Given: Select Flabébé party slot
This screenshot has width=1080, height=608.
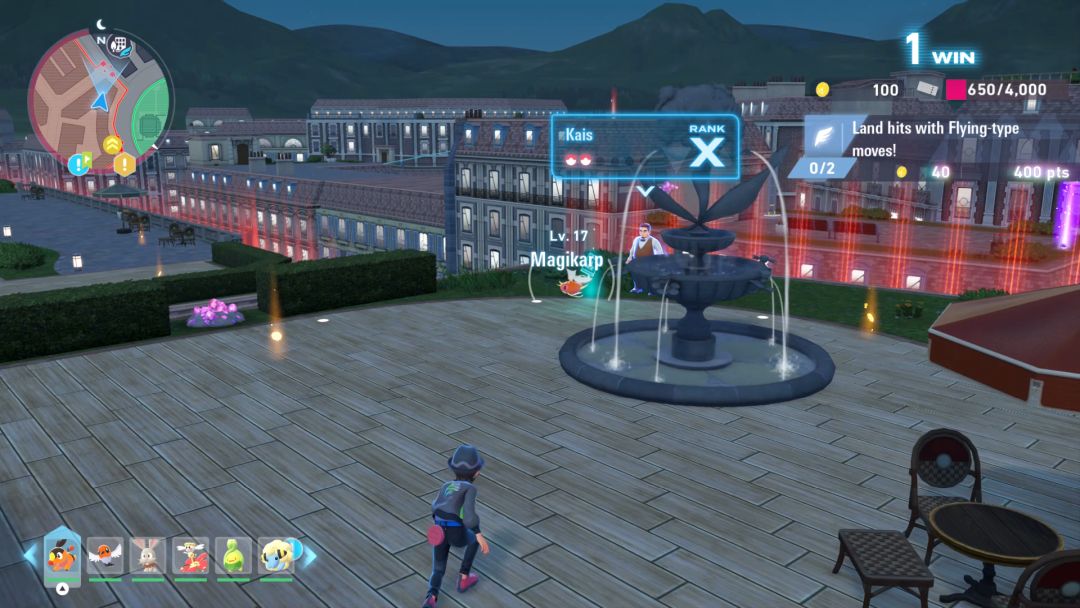Looking at the screenshot, I should pyautogui.click(x=190, y=555).
